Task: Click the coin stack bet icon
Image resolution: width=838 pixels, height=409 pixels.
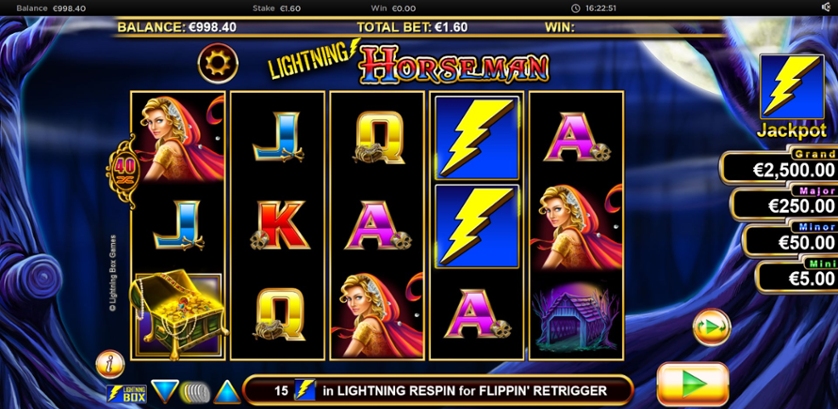Action: (196, 391)
